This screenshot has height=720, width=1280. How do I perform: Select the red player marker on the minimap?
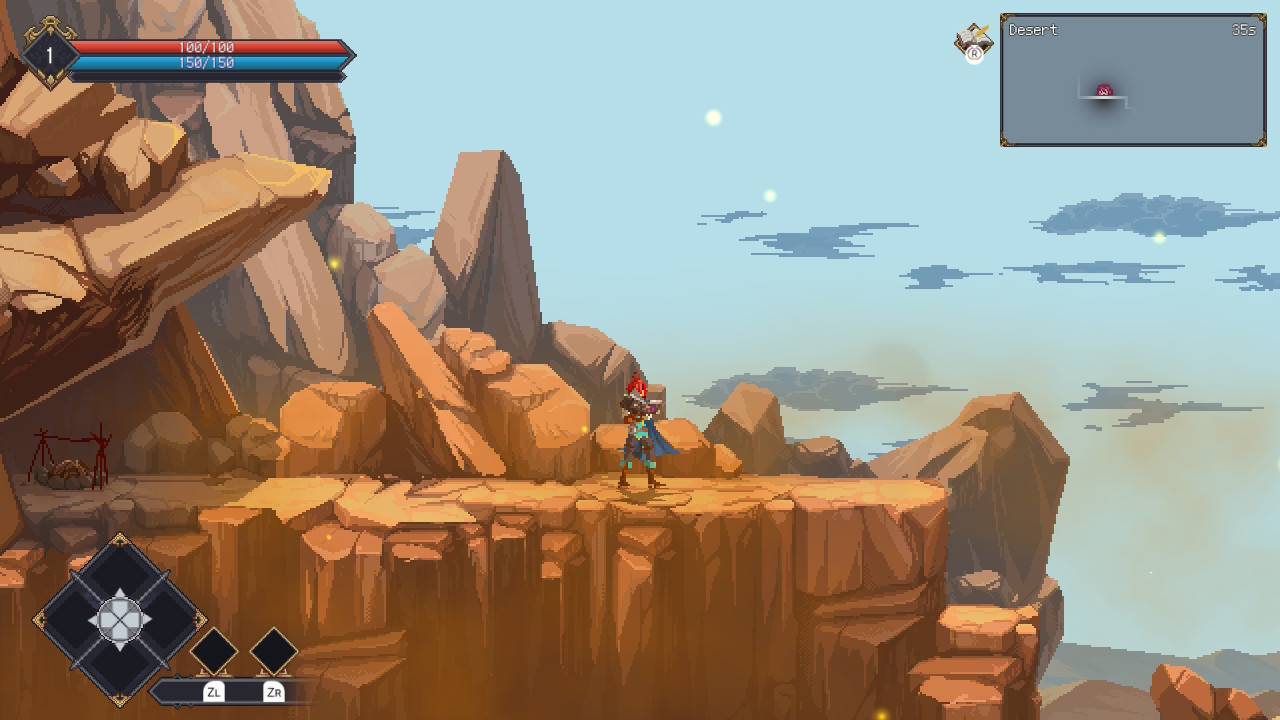tap(1104, 91)
